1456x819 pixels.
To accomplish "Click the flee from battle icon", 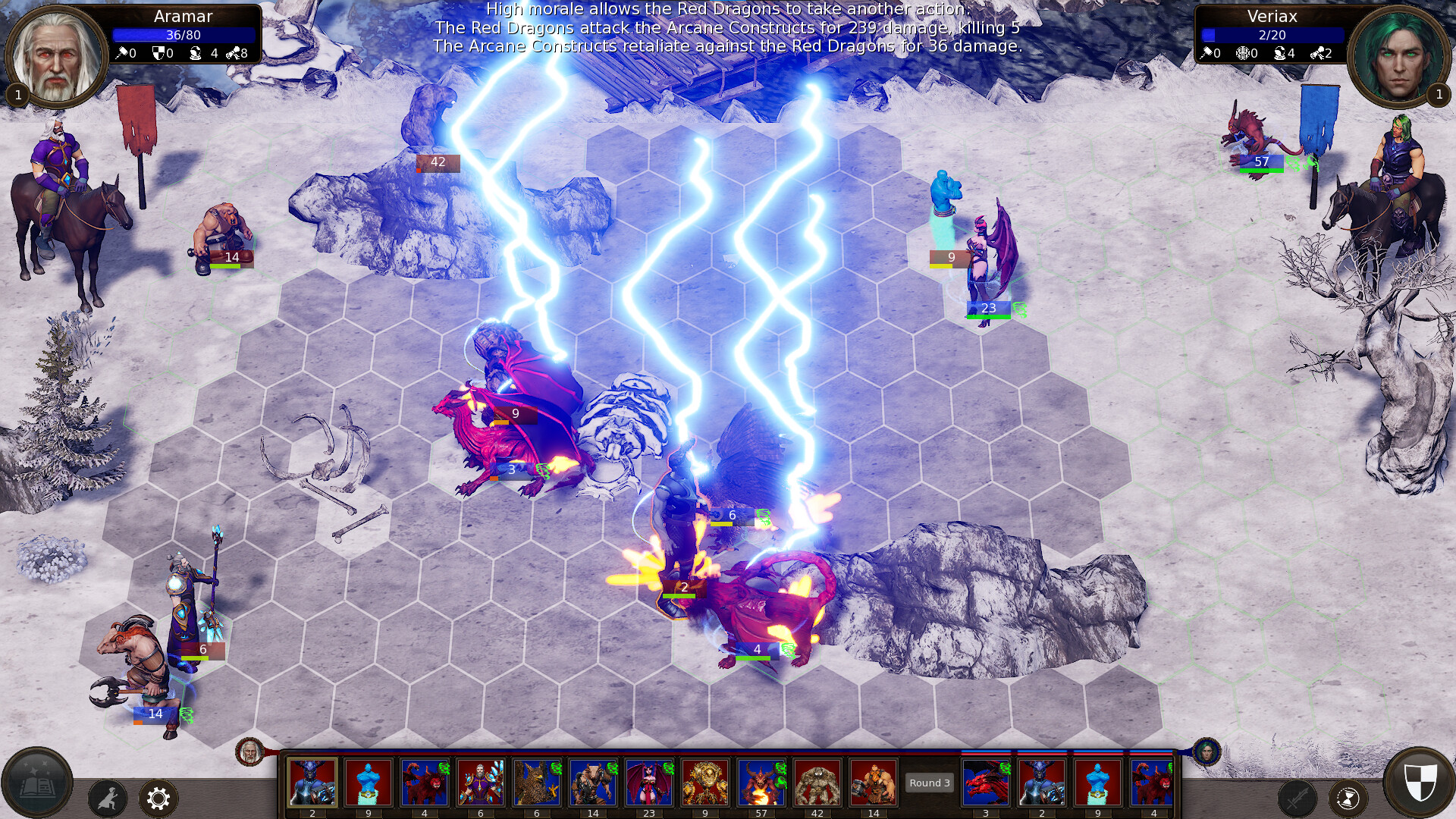I will coord(109,799).
